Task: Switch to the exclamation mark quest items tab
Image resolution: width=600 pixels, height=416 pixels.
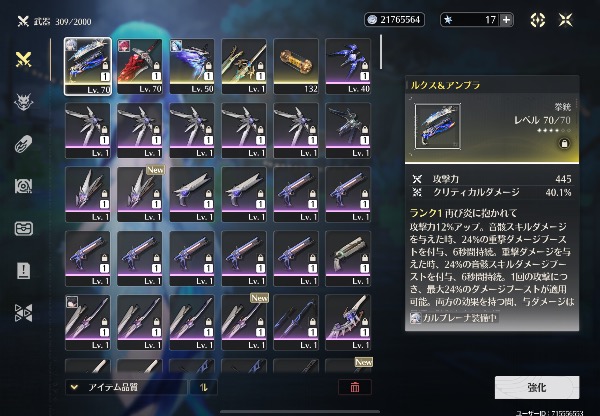Action: [23, 270]
